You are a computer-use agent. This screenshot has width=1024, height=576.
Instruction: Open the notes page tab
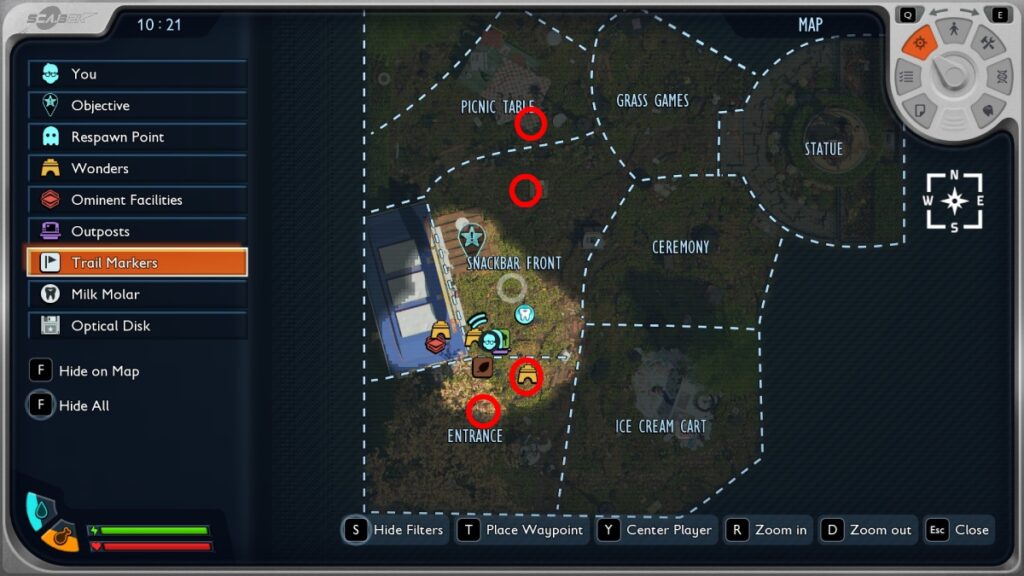(x=919, y=108)
